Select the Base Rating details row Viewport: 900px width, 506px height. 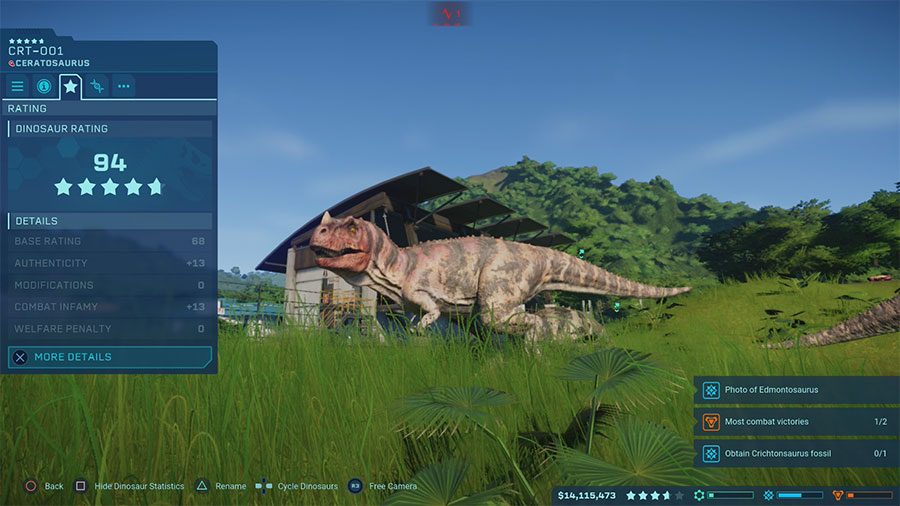click(x=110, y=241)
